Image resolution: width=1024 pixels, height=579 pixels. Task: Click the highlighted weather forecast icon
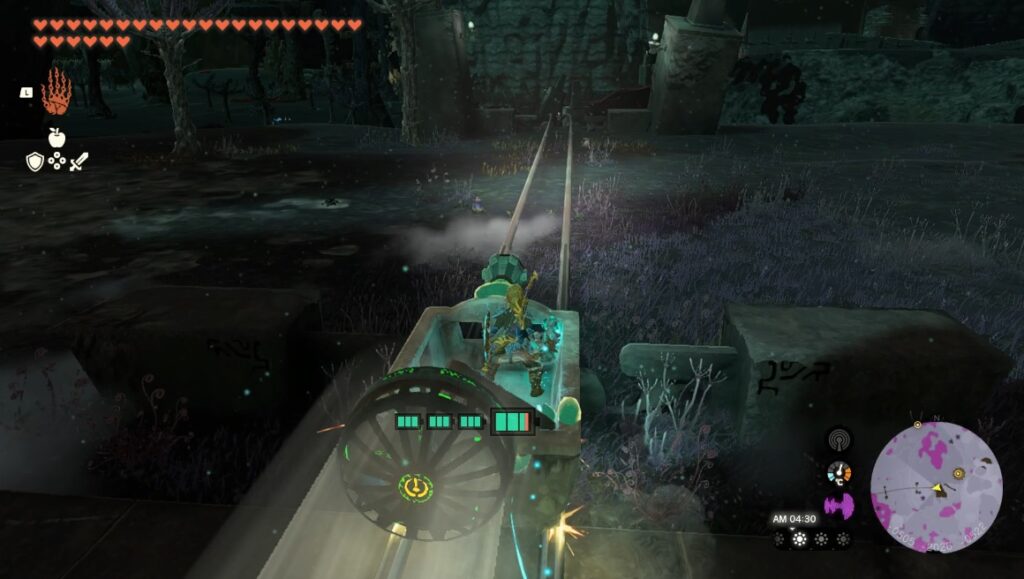799,539
